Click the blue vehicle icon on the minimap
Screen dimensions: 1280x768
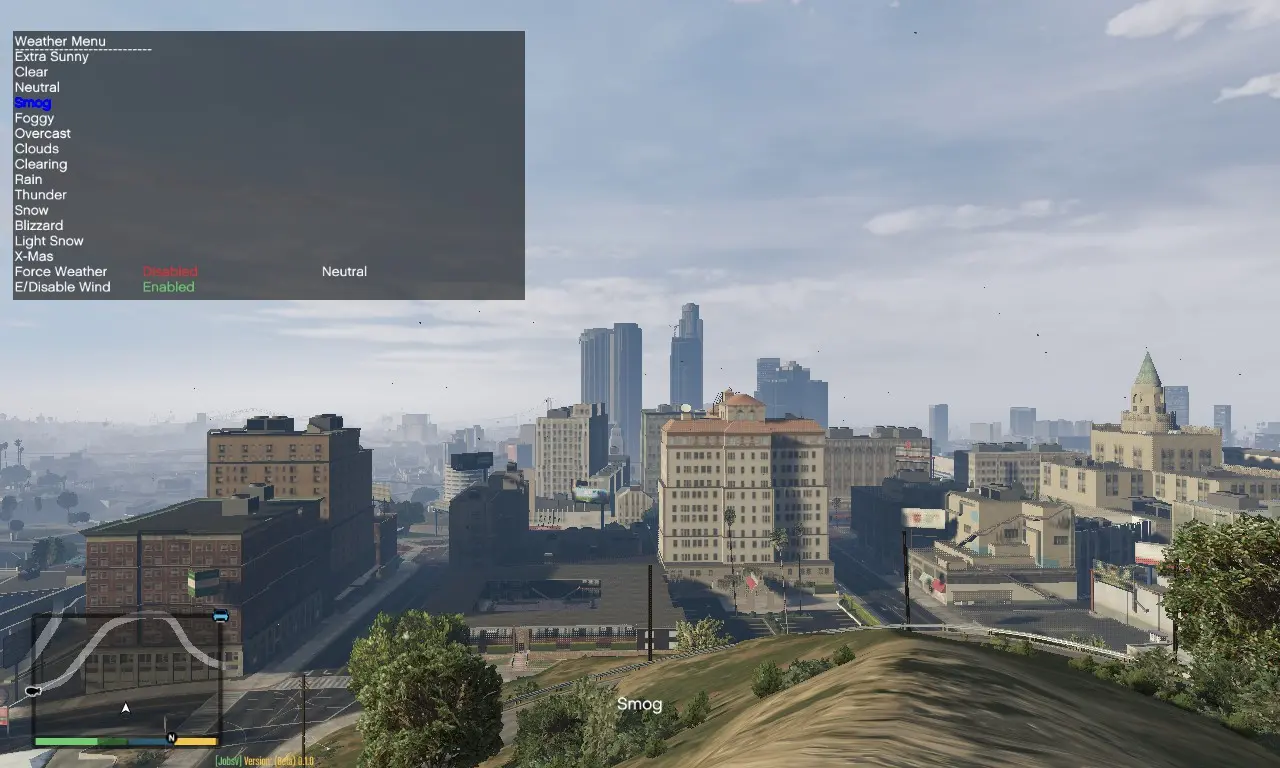(x=220, y=617)
